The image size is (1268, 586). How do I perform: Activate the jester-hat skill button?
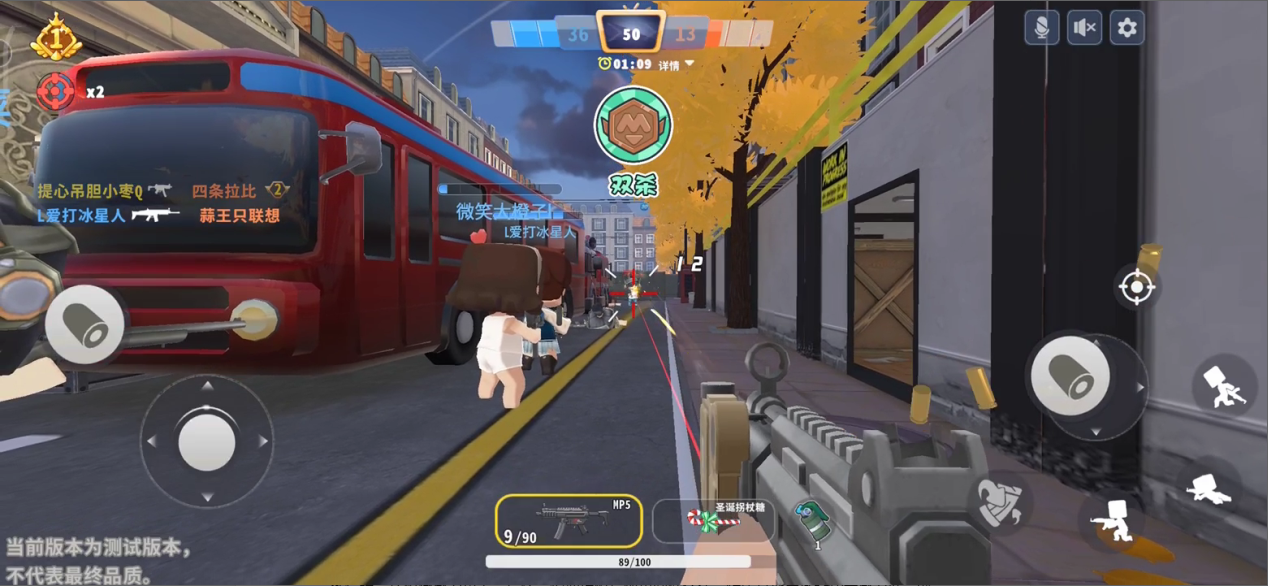pos(1001,500)
